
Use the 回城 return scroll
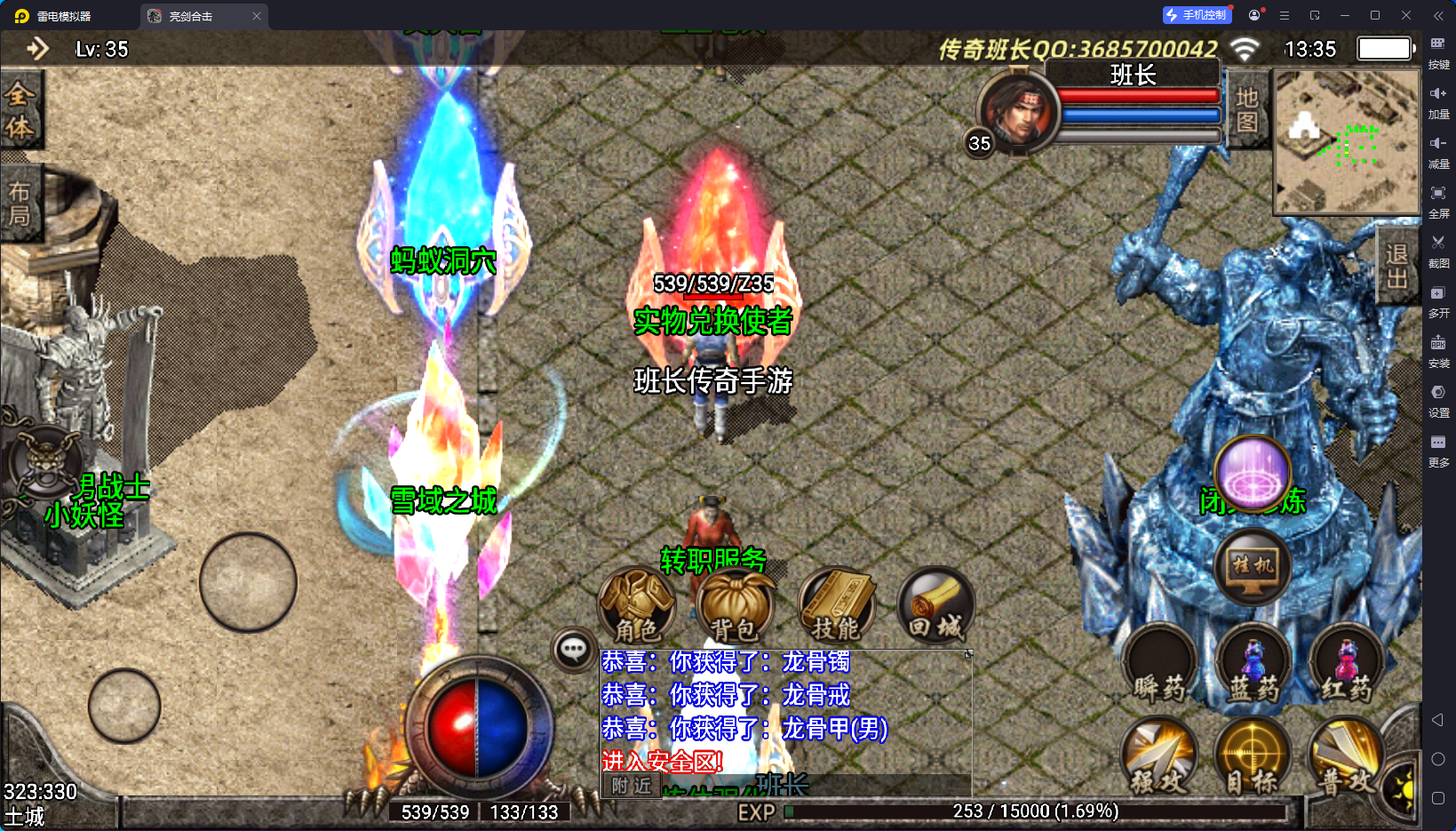point(935,605)
